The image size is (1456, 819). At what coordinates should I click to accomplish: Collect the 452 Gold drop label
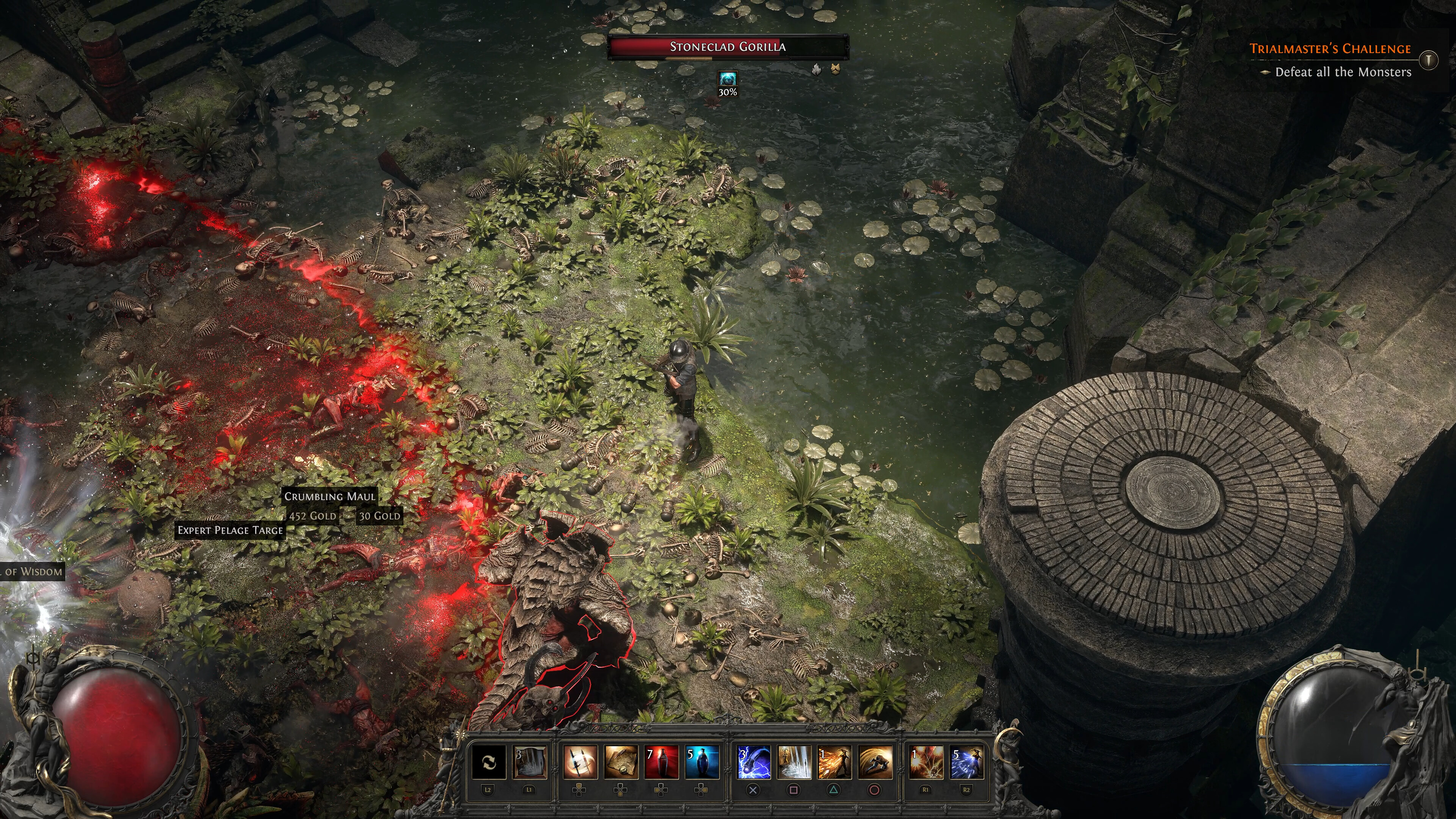[312, 516]
